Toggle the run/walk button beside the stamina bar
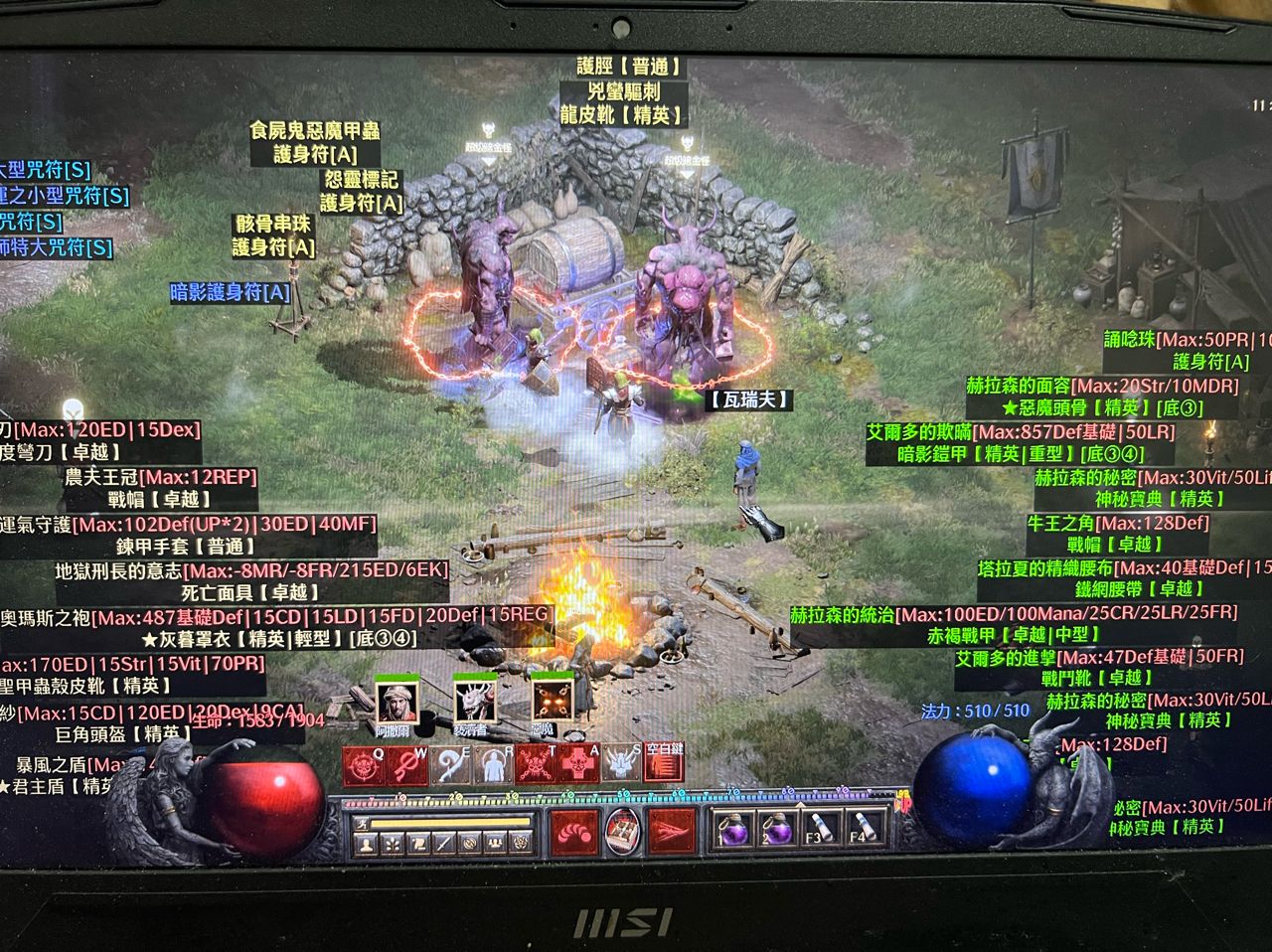 [x=364, y=823]
